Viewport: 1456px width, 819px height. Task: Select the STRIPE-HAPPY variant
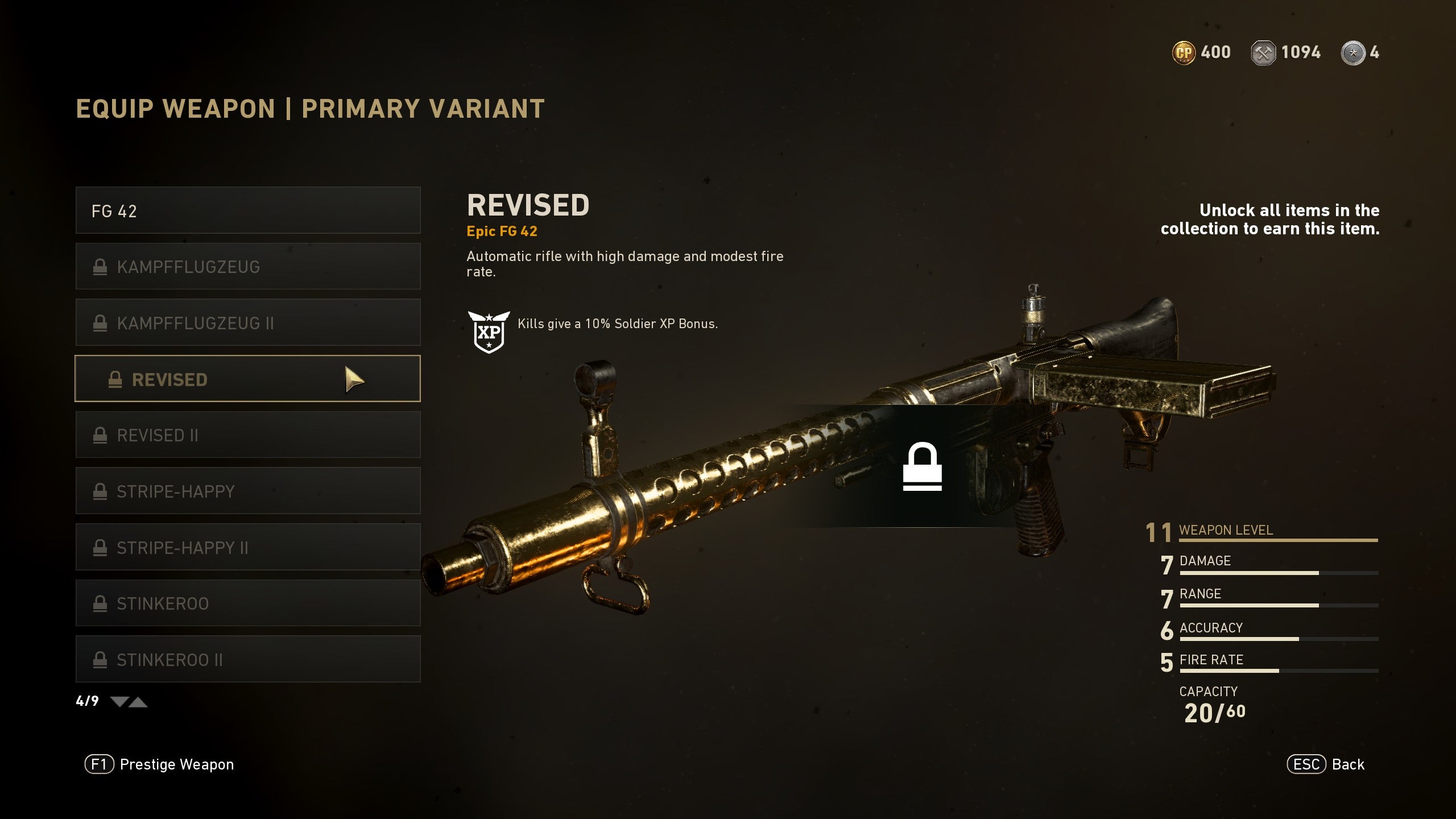click(247, 491)
